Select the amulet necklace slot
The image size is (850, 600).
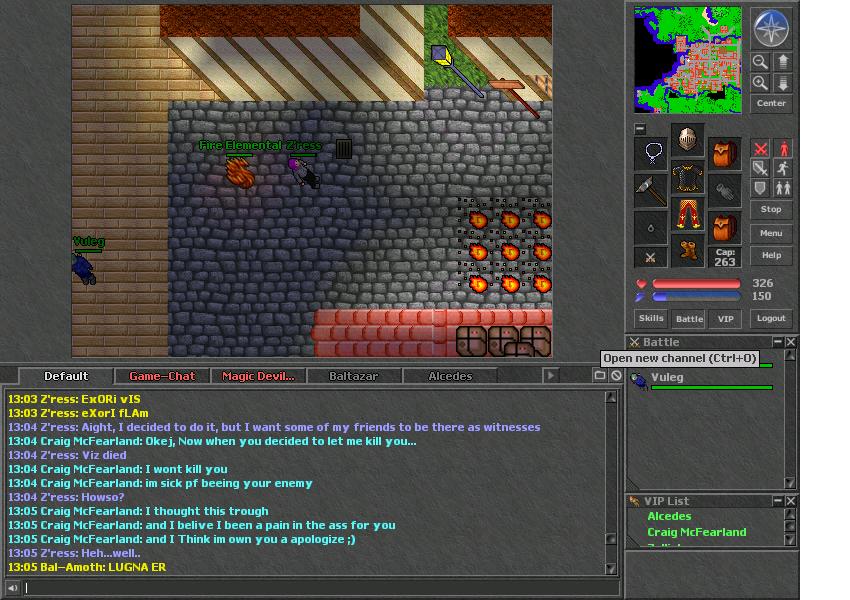651,154
